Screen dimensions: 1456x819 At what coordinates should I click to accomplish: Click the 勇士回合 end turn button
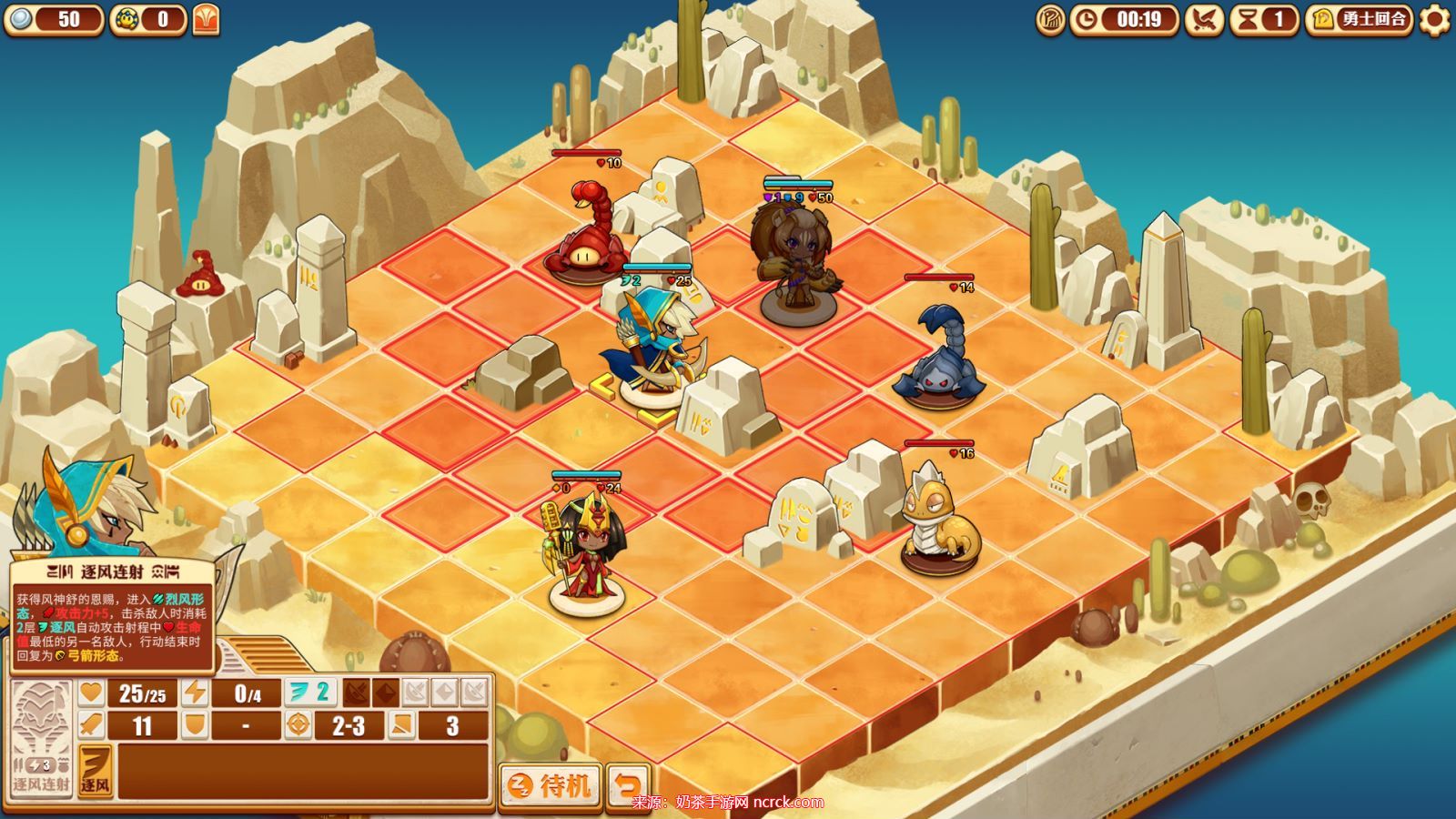[x=1360, y=19]
